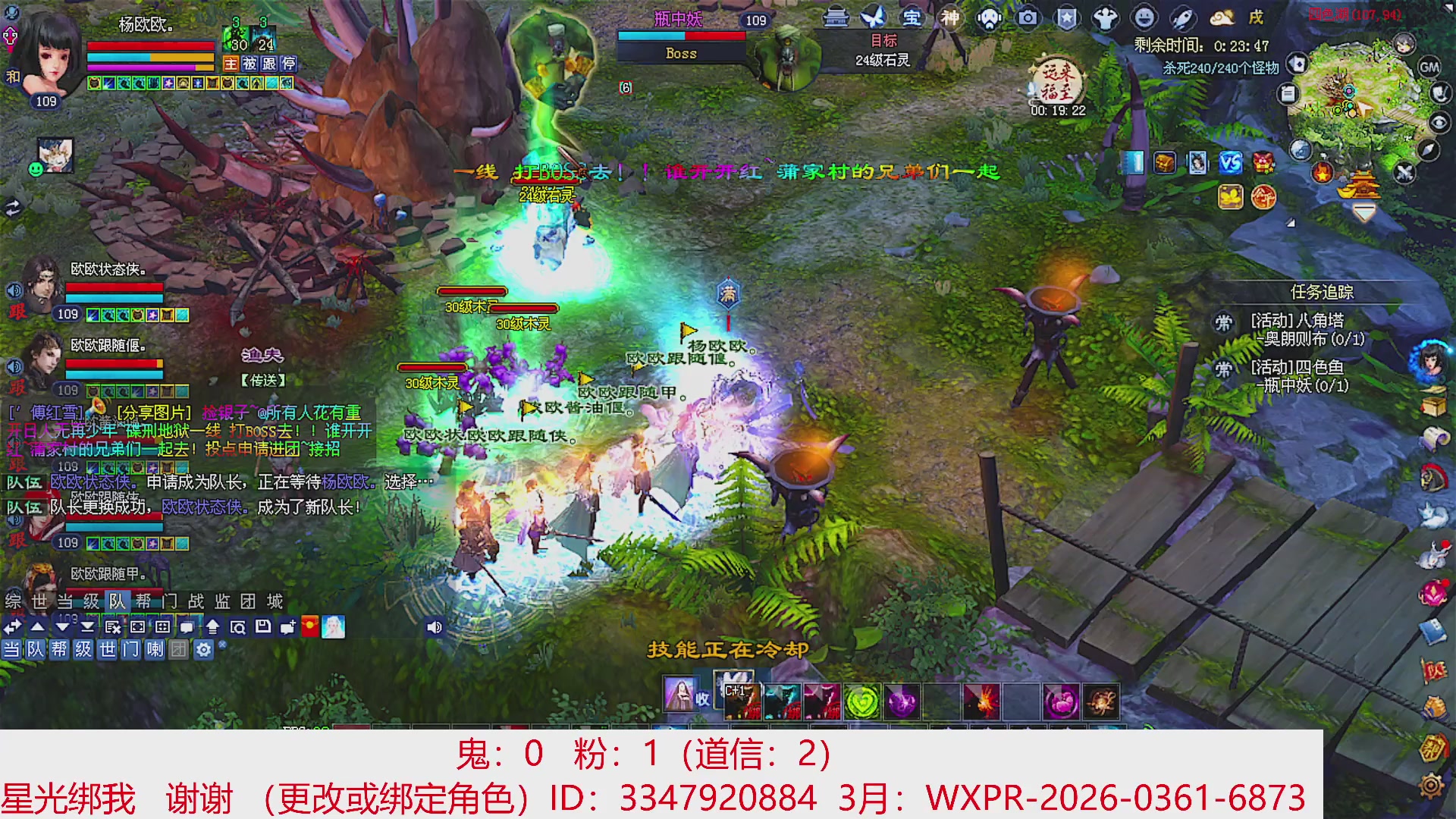Expand chat with the up arrow button

click(x=37, y=627)
